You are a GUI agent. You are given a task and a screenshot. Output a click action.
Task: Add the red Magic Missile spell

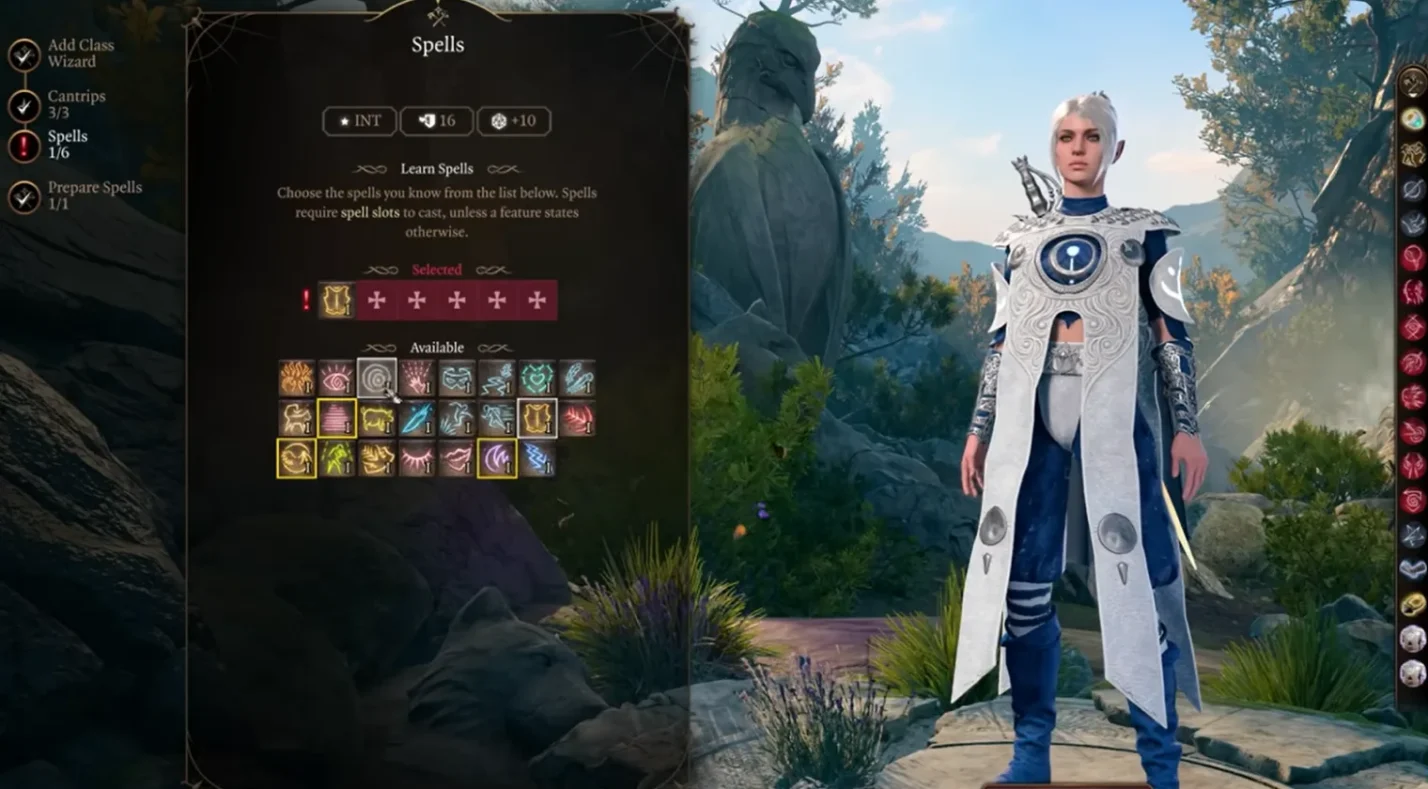coord(577,419)
